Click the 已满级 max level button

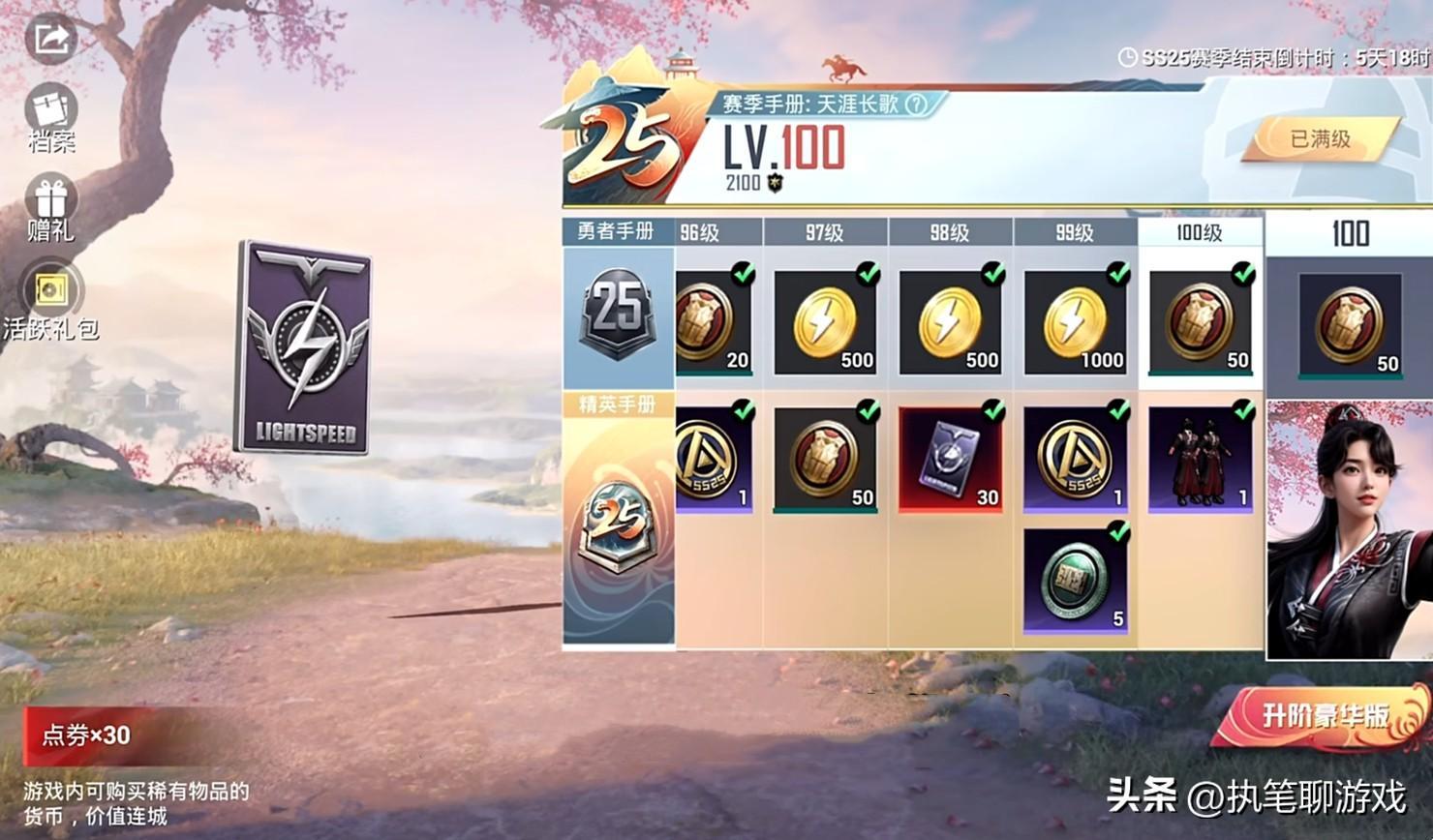1321,139
